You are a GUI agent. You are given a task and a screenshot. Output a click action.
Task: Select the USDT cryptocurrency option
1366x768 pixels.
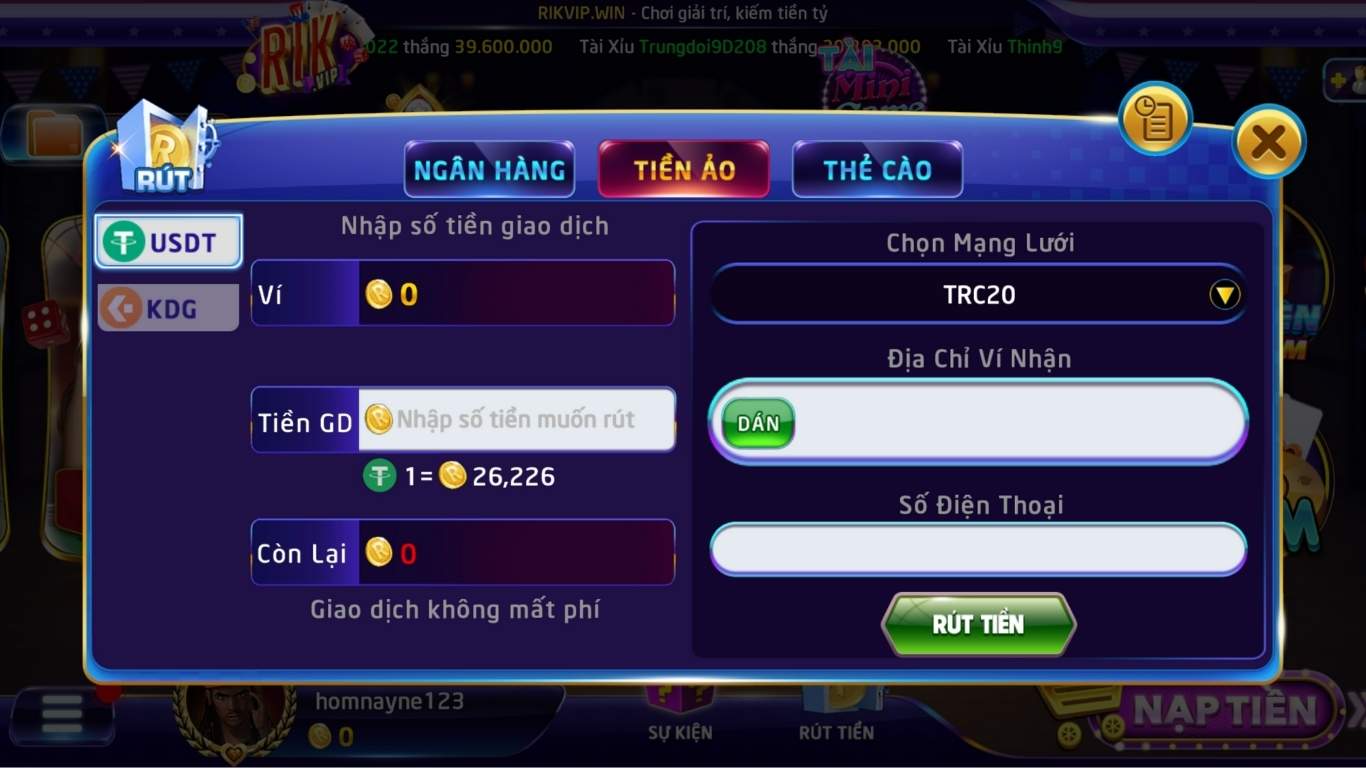pos(167,240)
